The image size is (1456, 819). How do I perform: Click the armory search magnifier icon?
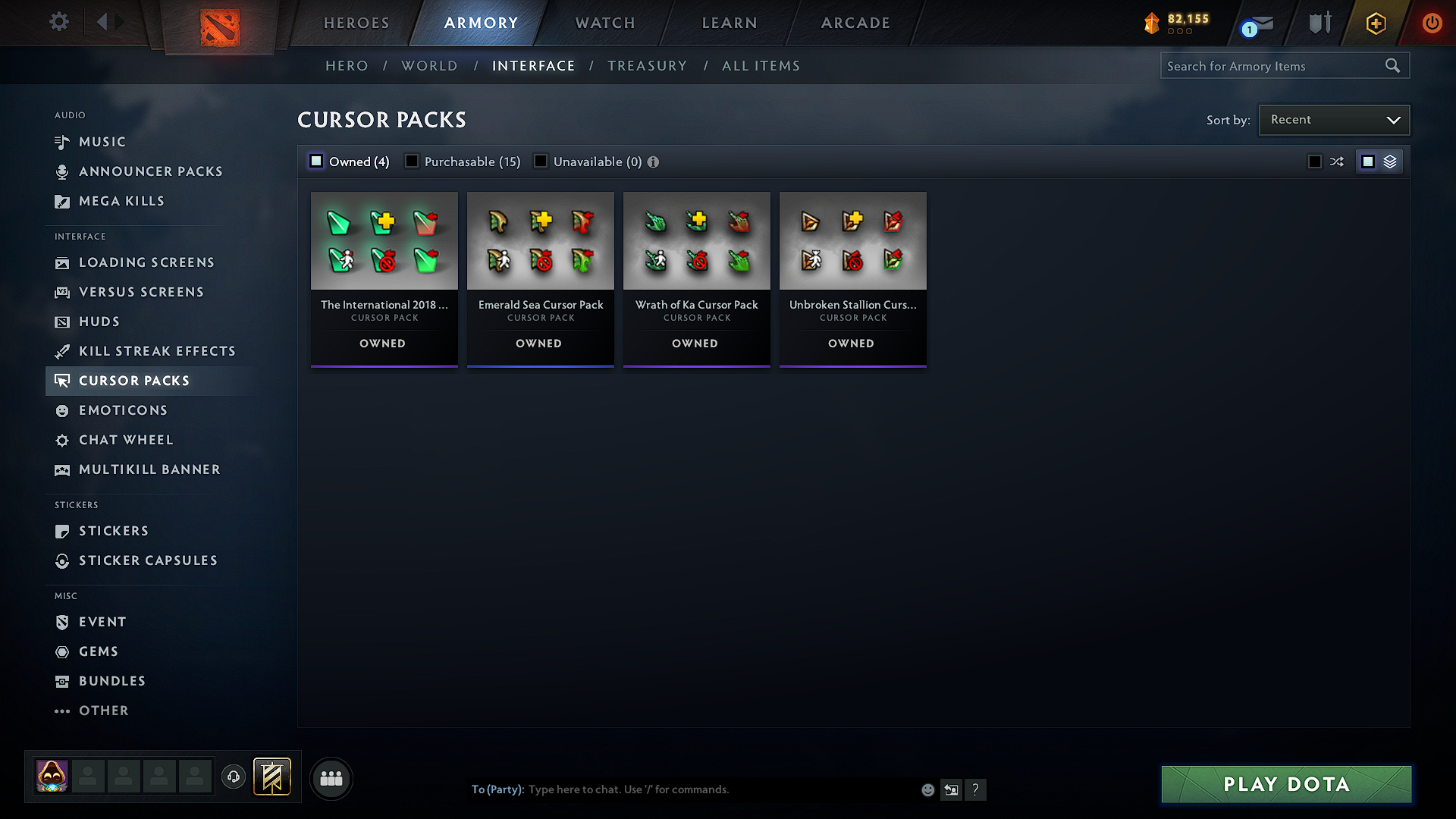(x=1393, y=65)
